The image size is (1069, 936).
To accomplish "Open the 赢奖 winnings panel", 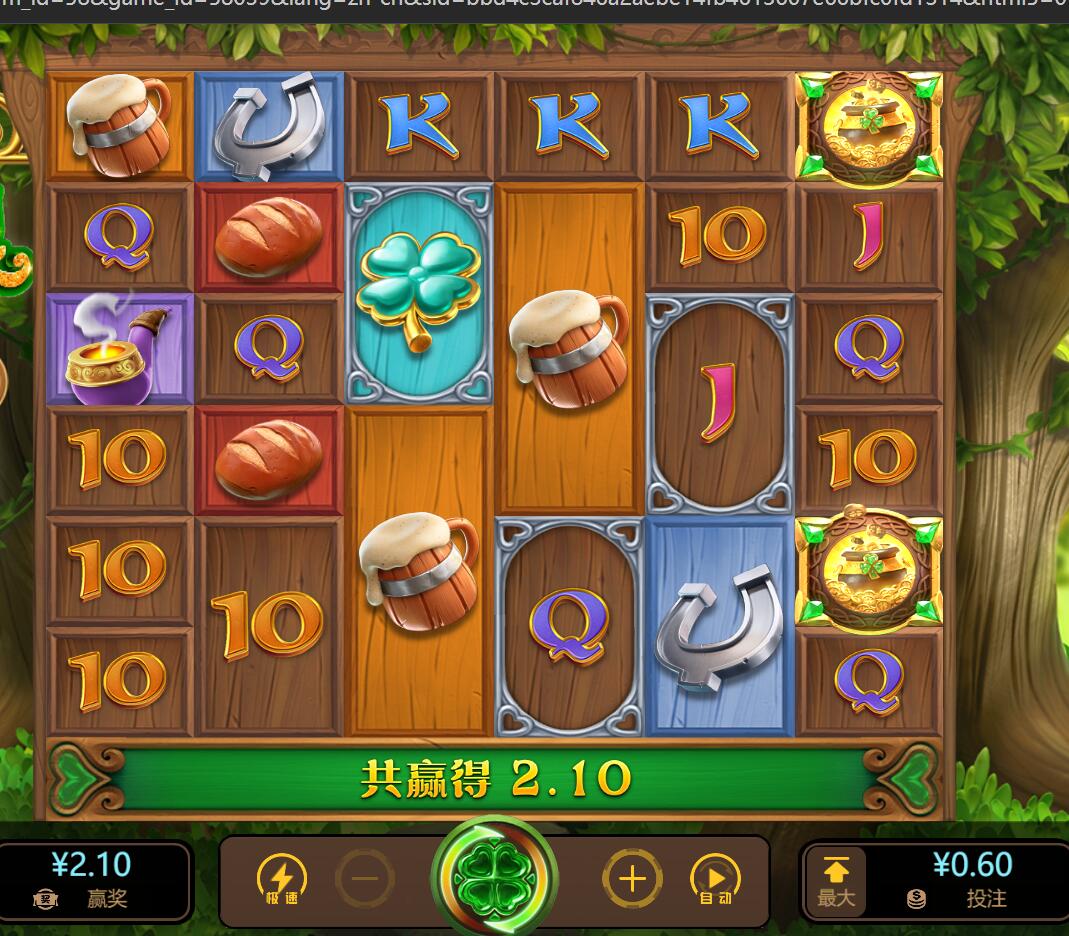I will pyautogui.click(x=92, y=880).
